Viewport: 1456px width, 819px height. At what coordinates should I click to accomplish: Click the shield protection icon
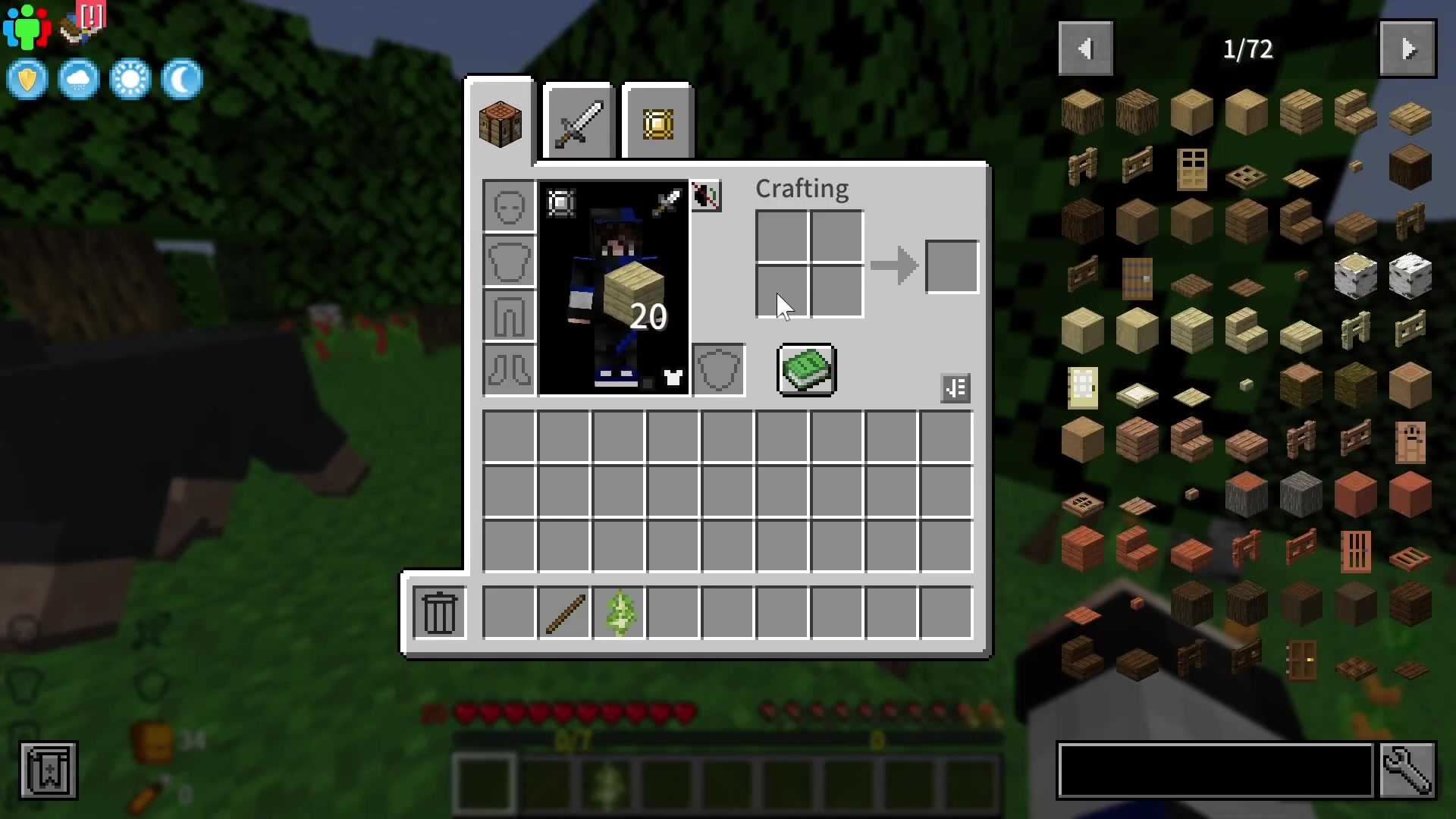tap(27, 79)
